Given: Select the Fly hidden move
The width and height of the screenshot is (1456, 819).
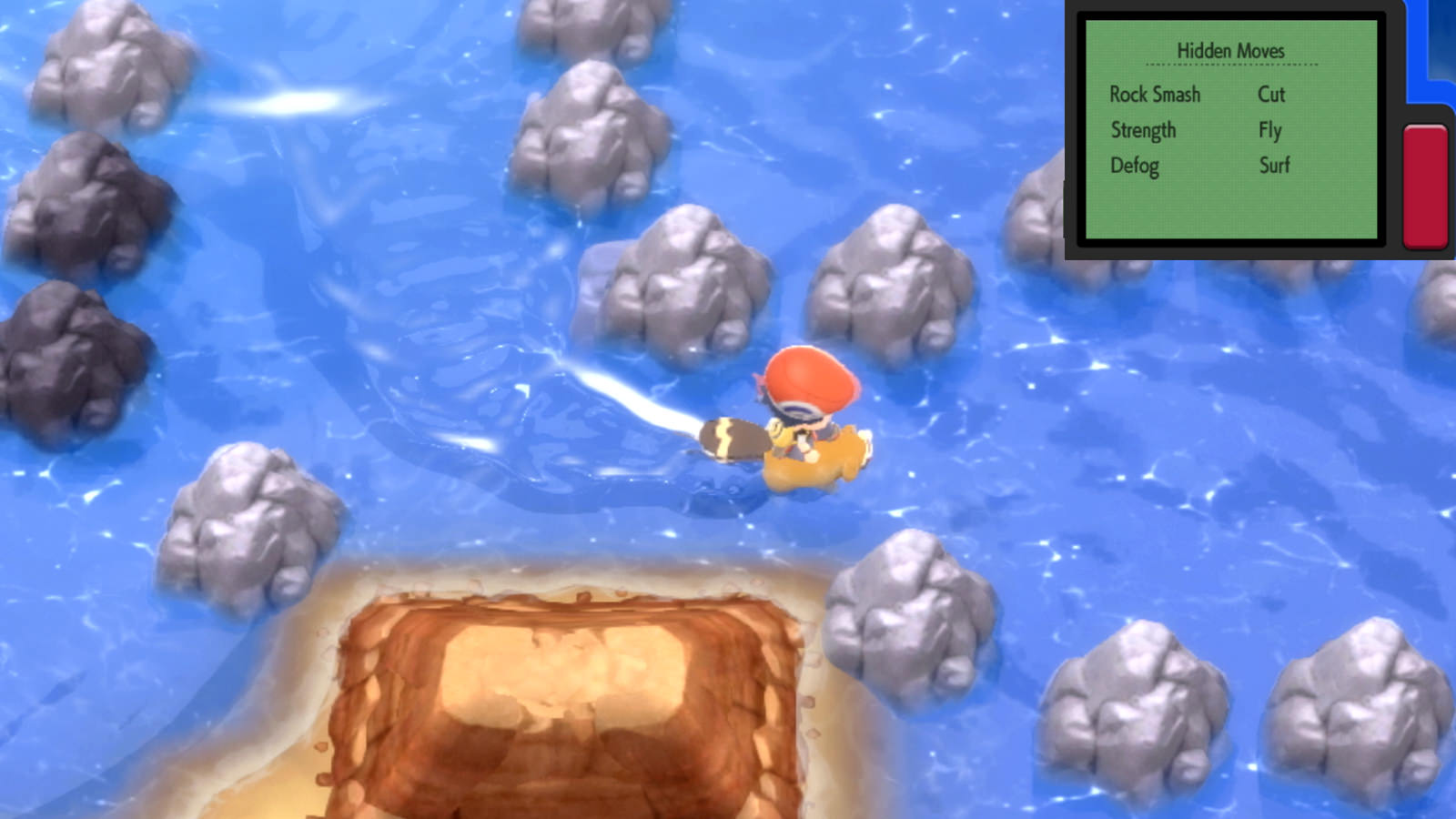Looking at the screenshot, I should (x=1269, y=130).
